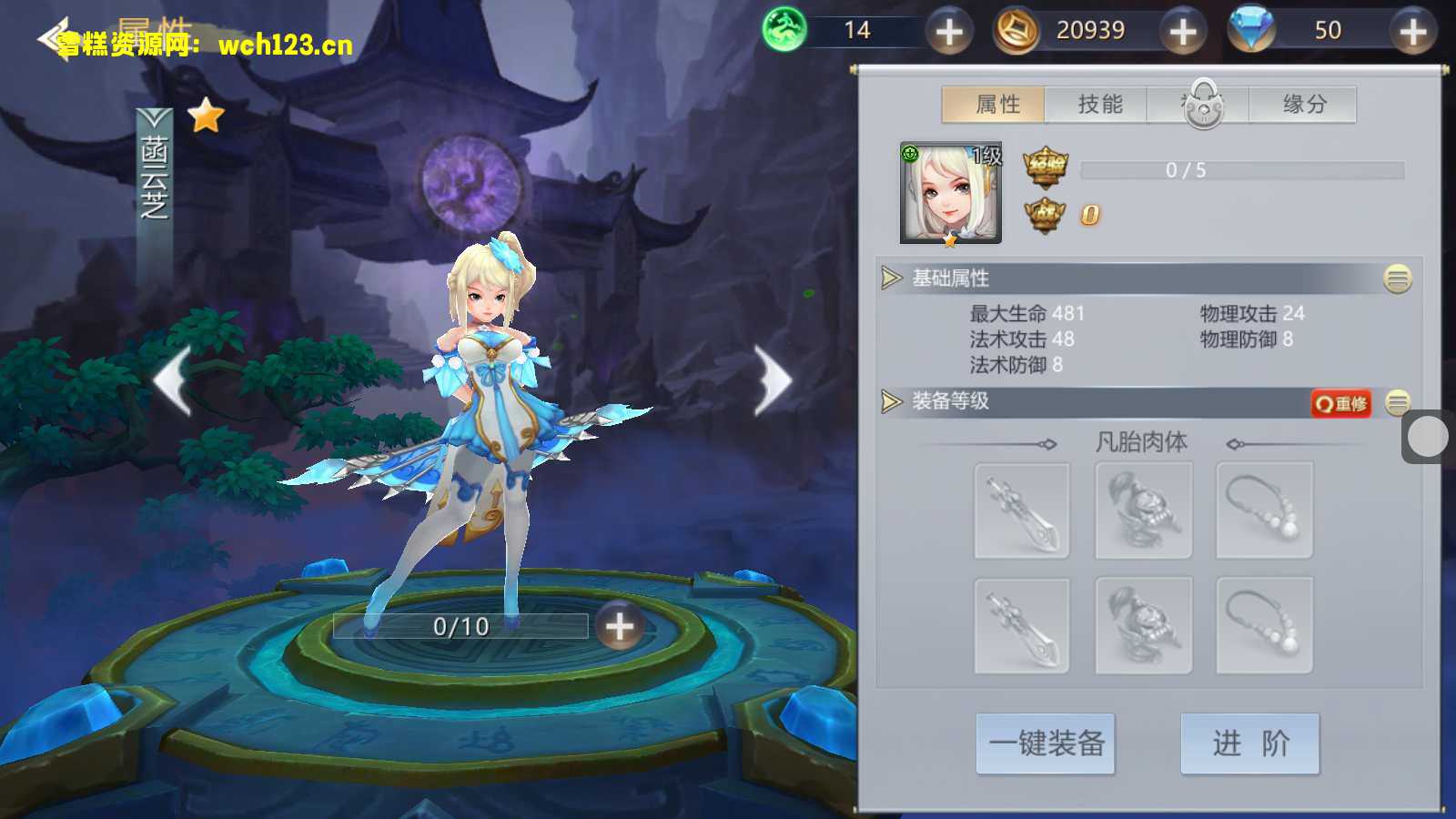Open the hero name dropdown 菡云芝
Screen dimensions: 1456x819
pyautogui.click(x=154, y=168)
